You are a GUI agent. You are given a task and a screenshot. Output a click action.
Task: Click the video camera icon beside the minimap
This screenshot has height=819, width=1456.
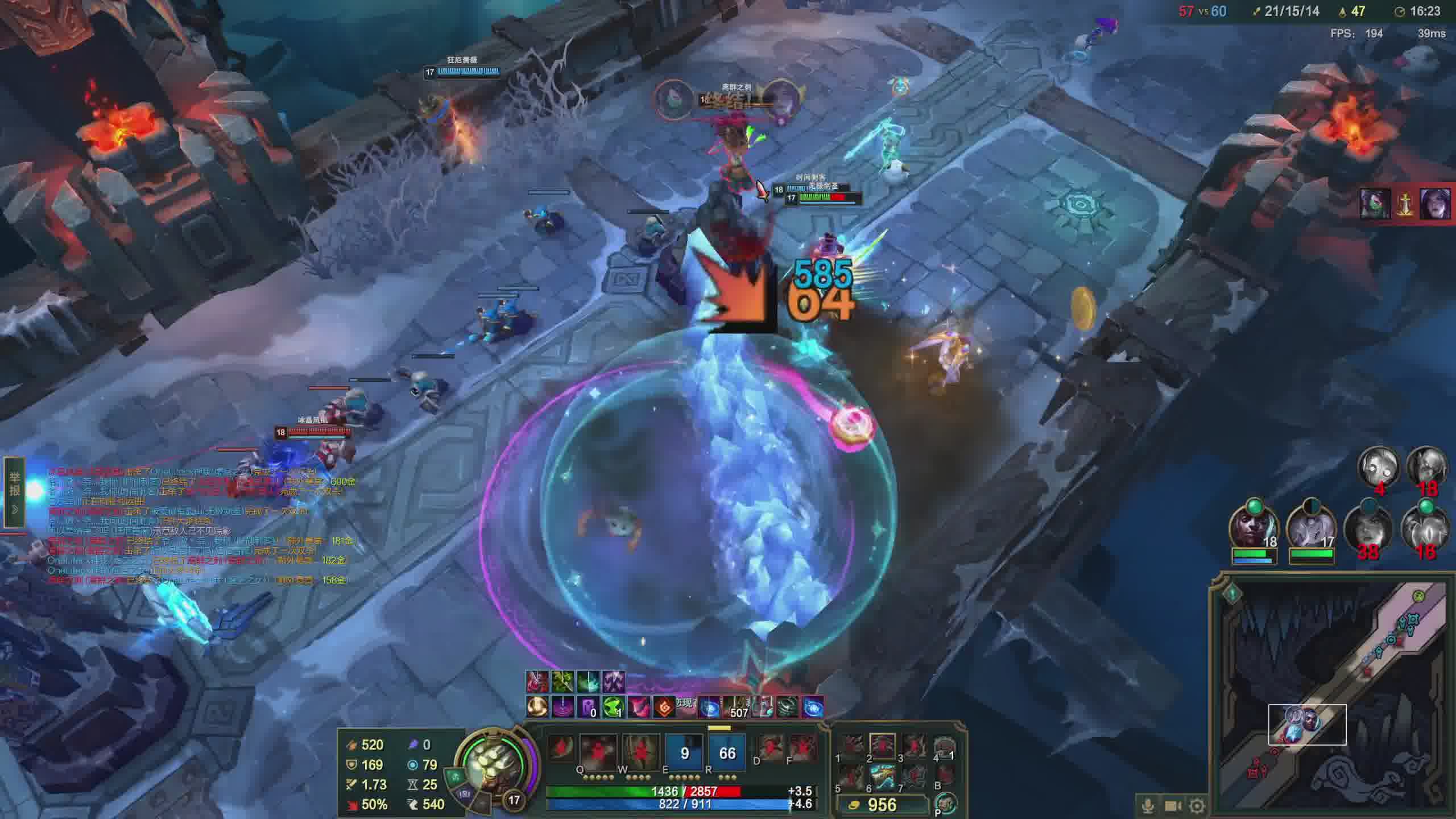pos(1173,806)
